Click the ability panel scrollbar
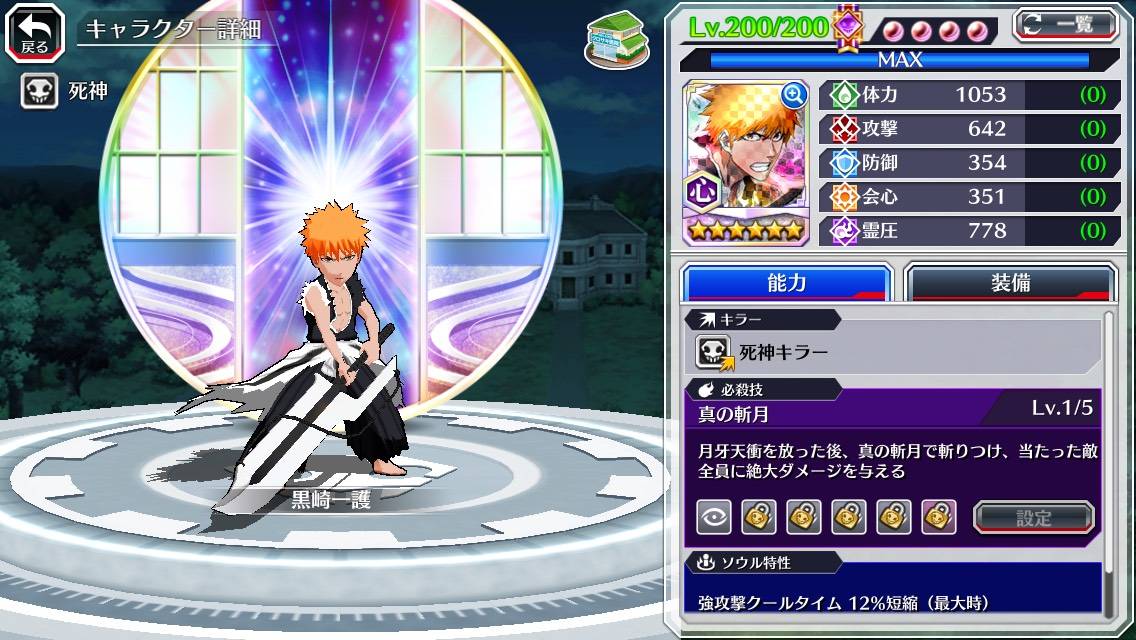The image size is (1136, 640). point(1108,460)
